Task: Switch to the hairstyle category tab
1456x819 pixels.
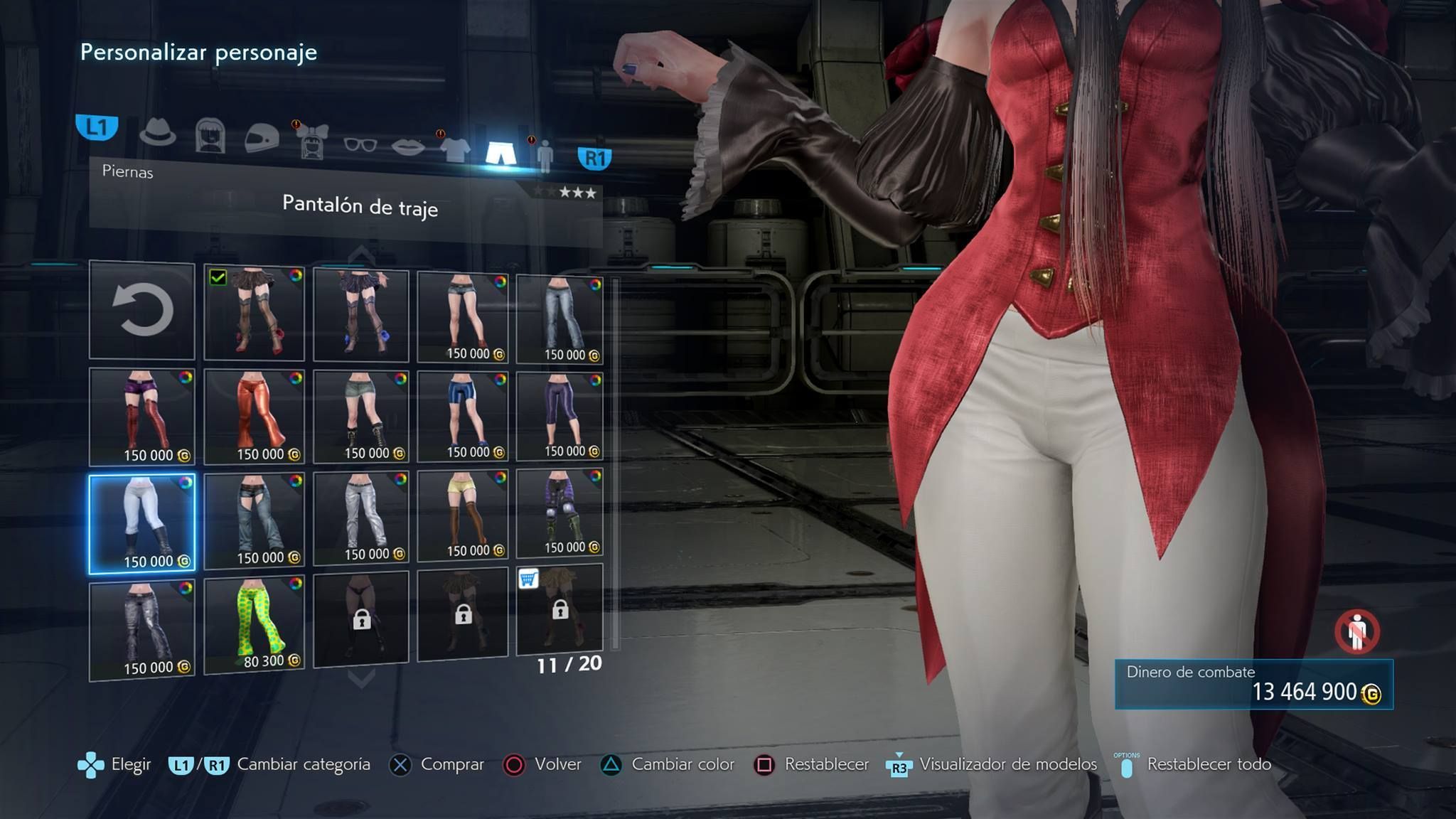Action: point(210,135)
